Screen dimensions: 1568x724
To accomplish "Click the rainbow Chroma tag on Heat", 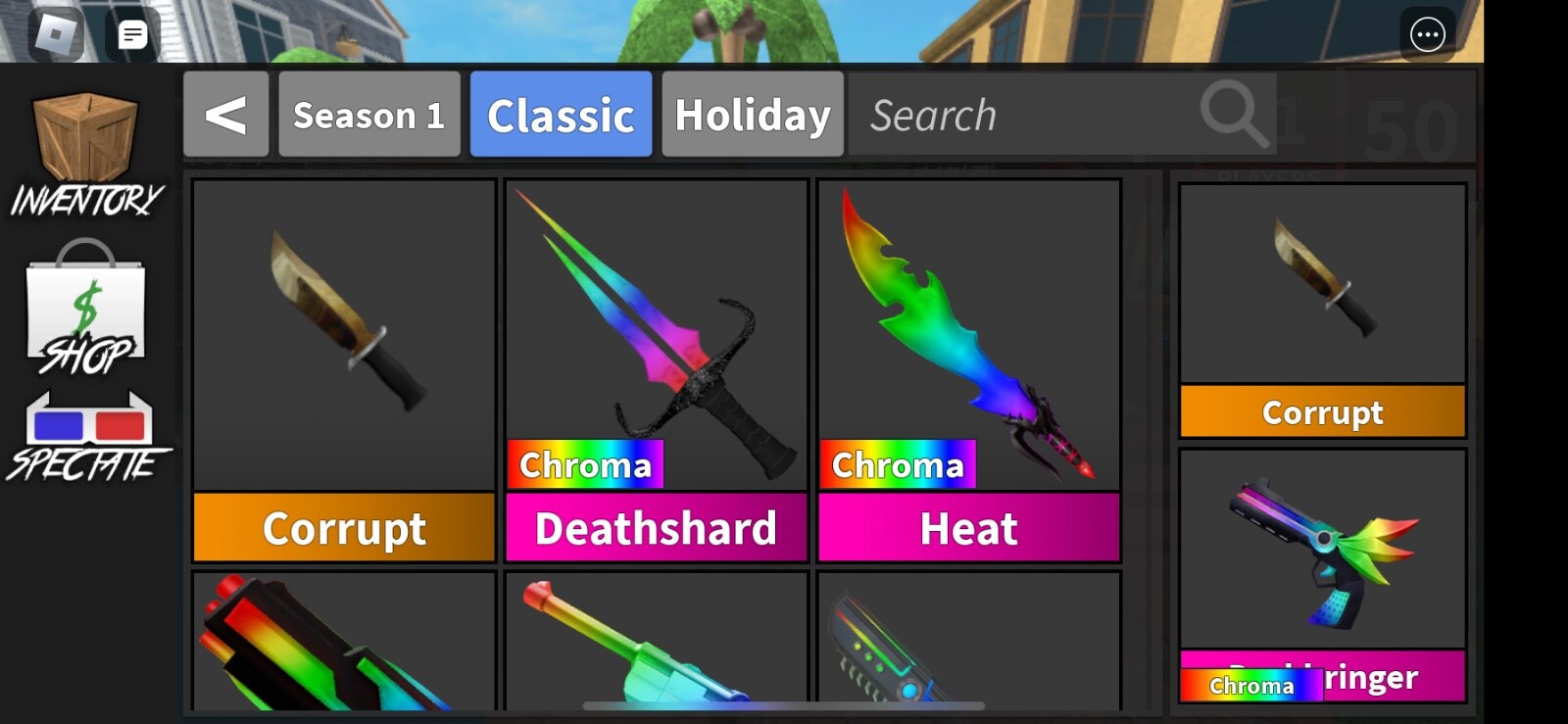I will pyautogui.click(x=895, y=464).
